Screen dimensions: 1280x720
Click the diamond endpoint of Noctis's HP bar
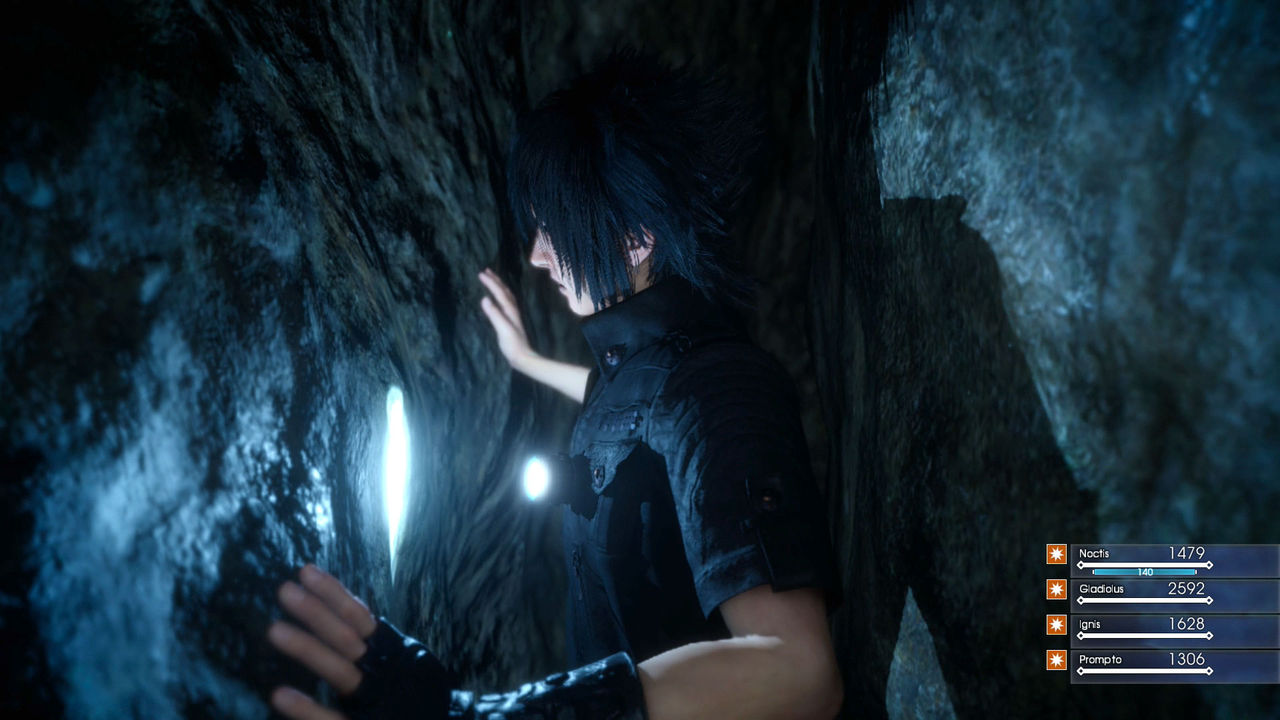1210,565
